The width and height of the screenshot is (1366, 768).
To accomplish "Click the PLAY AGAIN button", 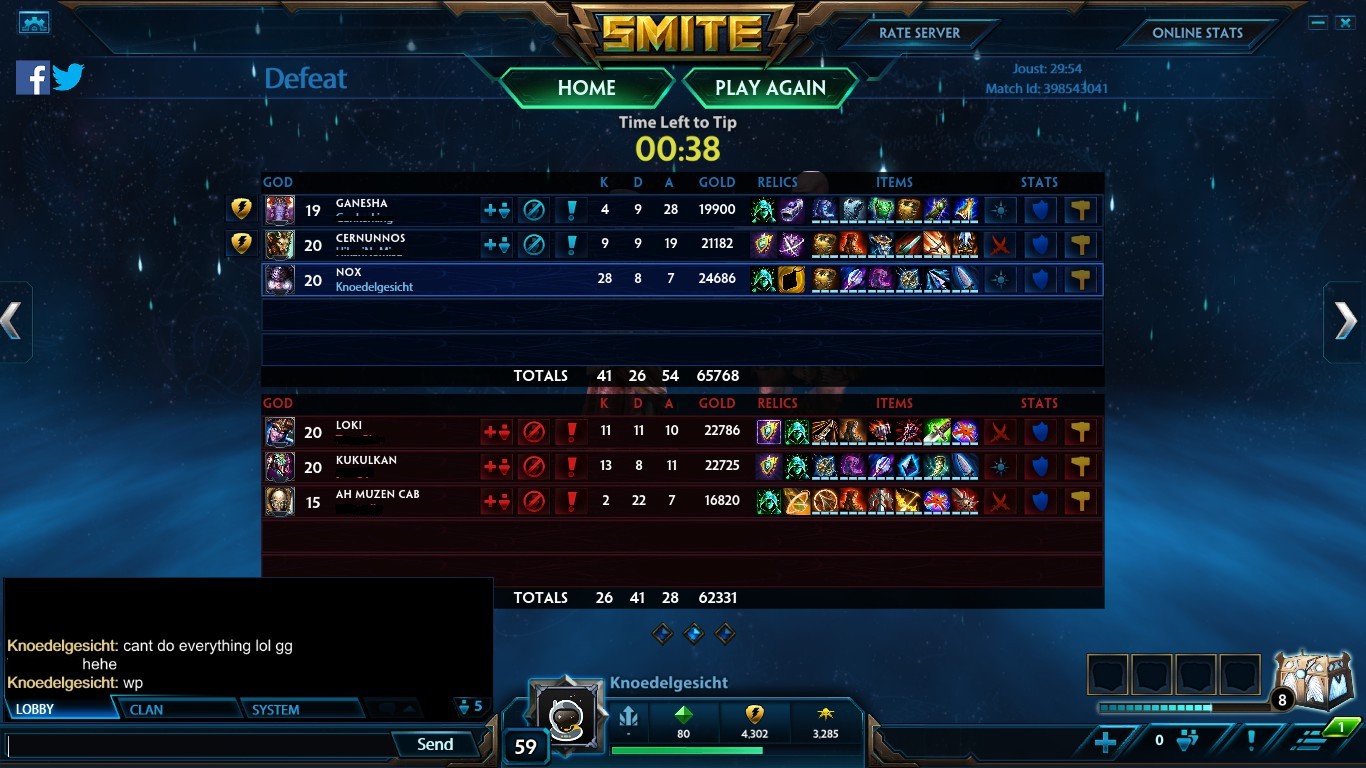I will 770,88.
